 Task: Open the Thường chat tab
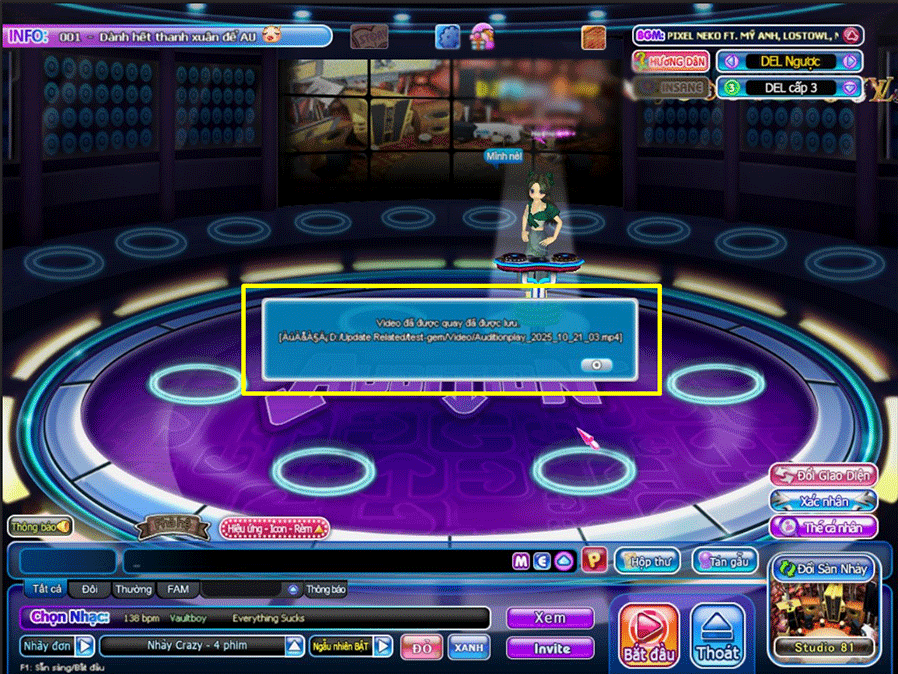tap(132, 590)
